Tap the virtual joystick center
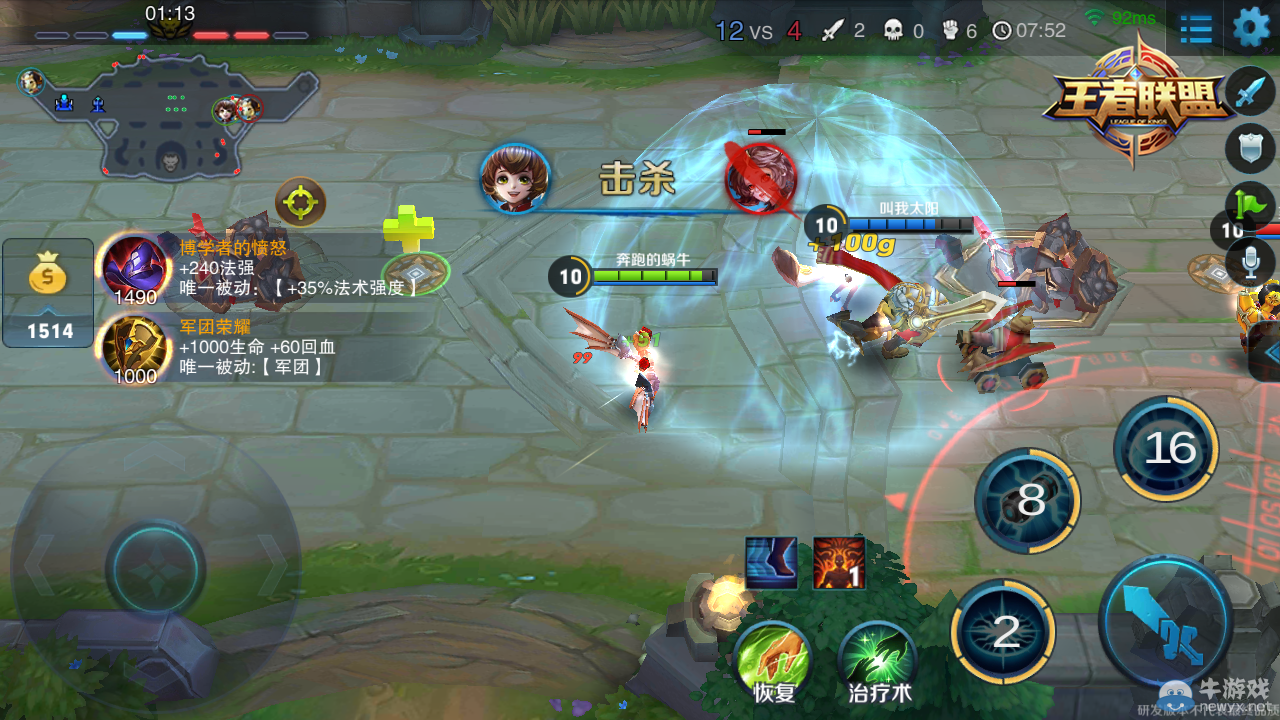1280x720 pixels. pyautogui.click(x=155, y=567)
